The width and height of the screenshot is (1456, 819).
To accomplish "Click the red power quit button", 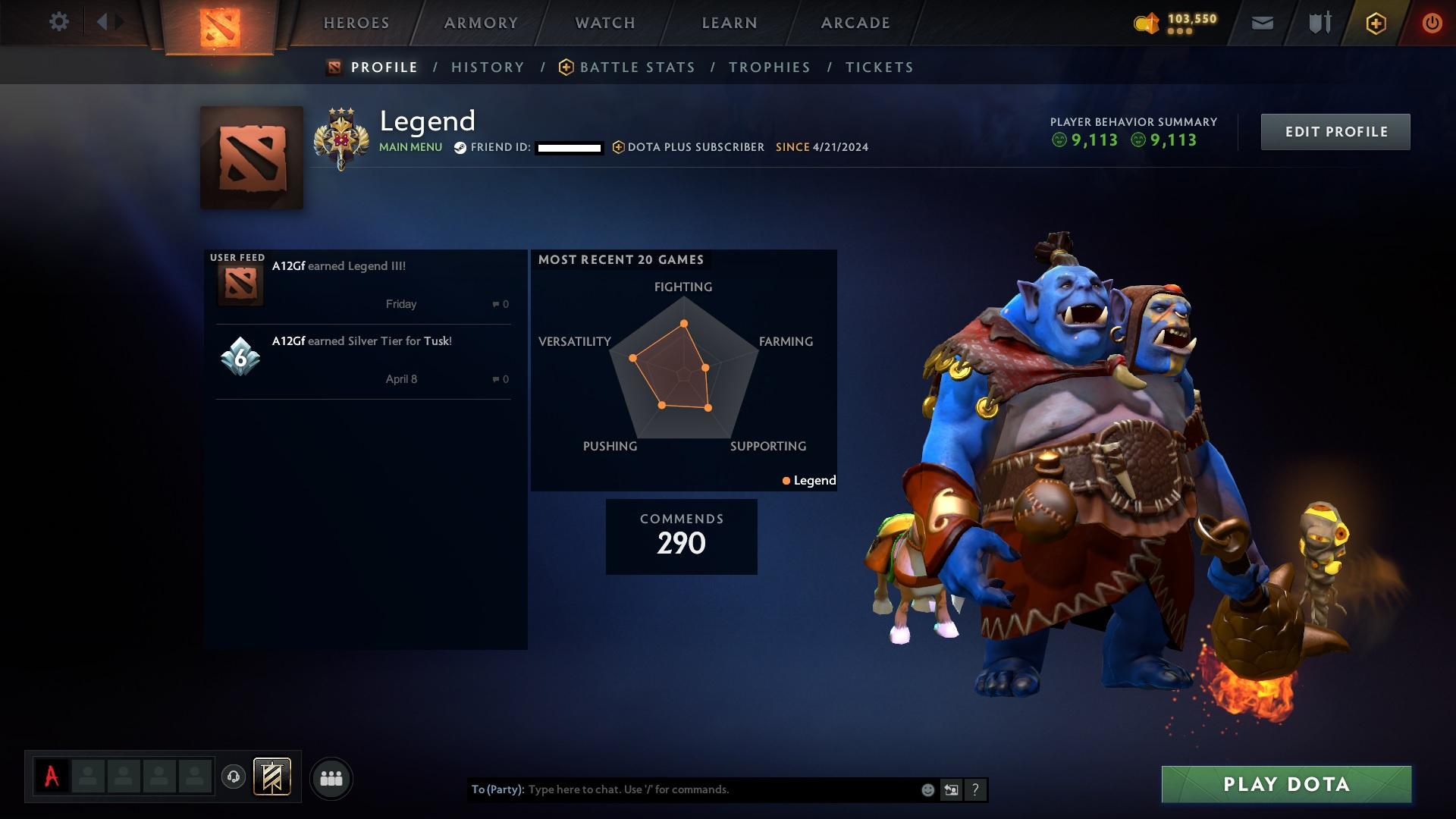I will (1432, 24).
